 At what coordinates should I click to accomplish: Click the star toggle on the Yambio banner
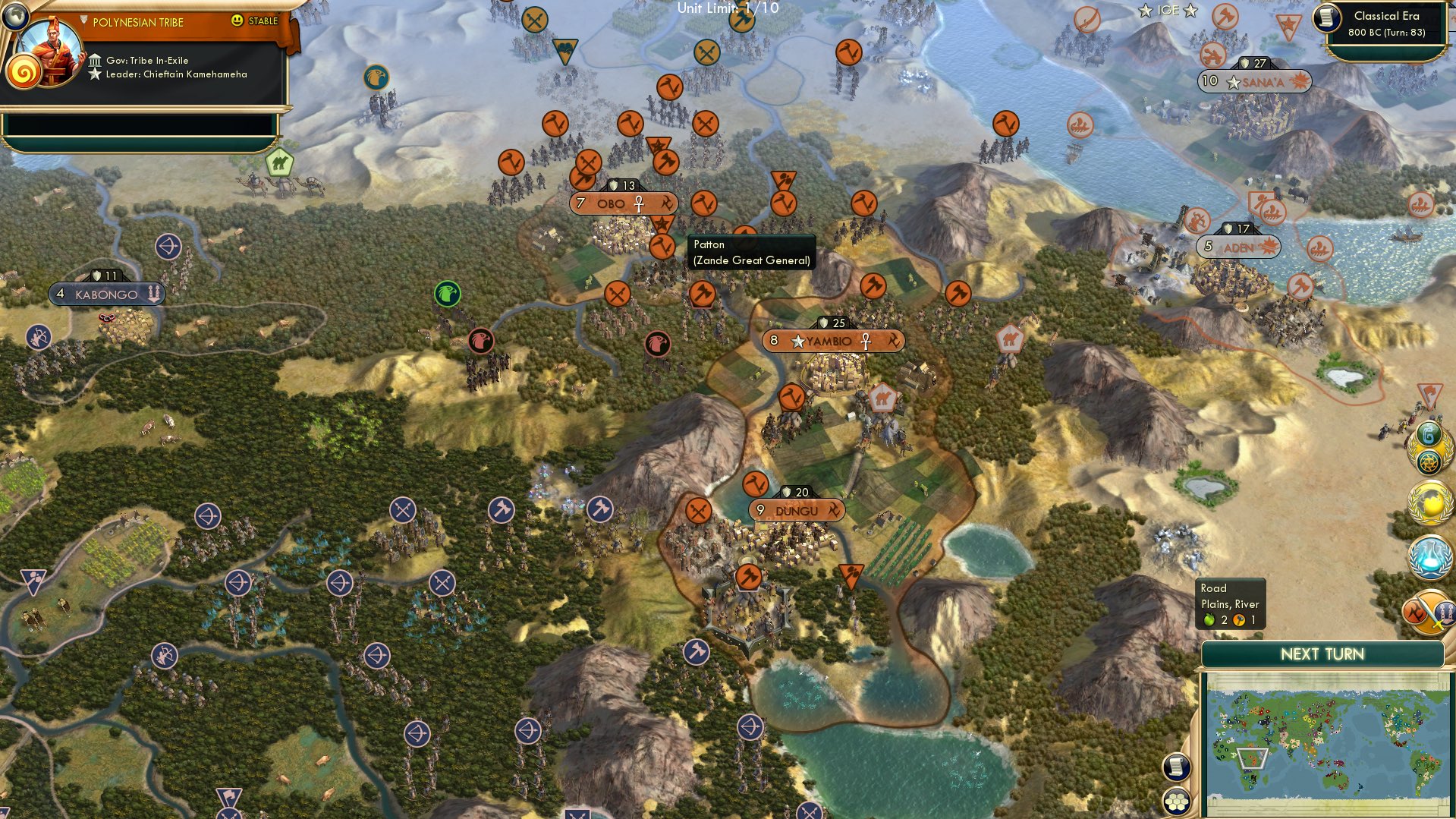pos(797,342)
